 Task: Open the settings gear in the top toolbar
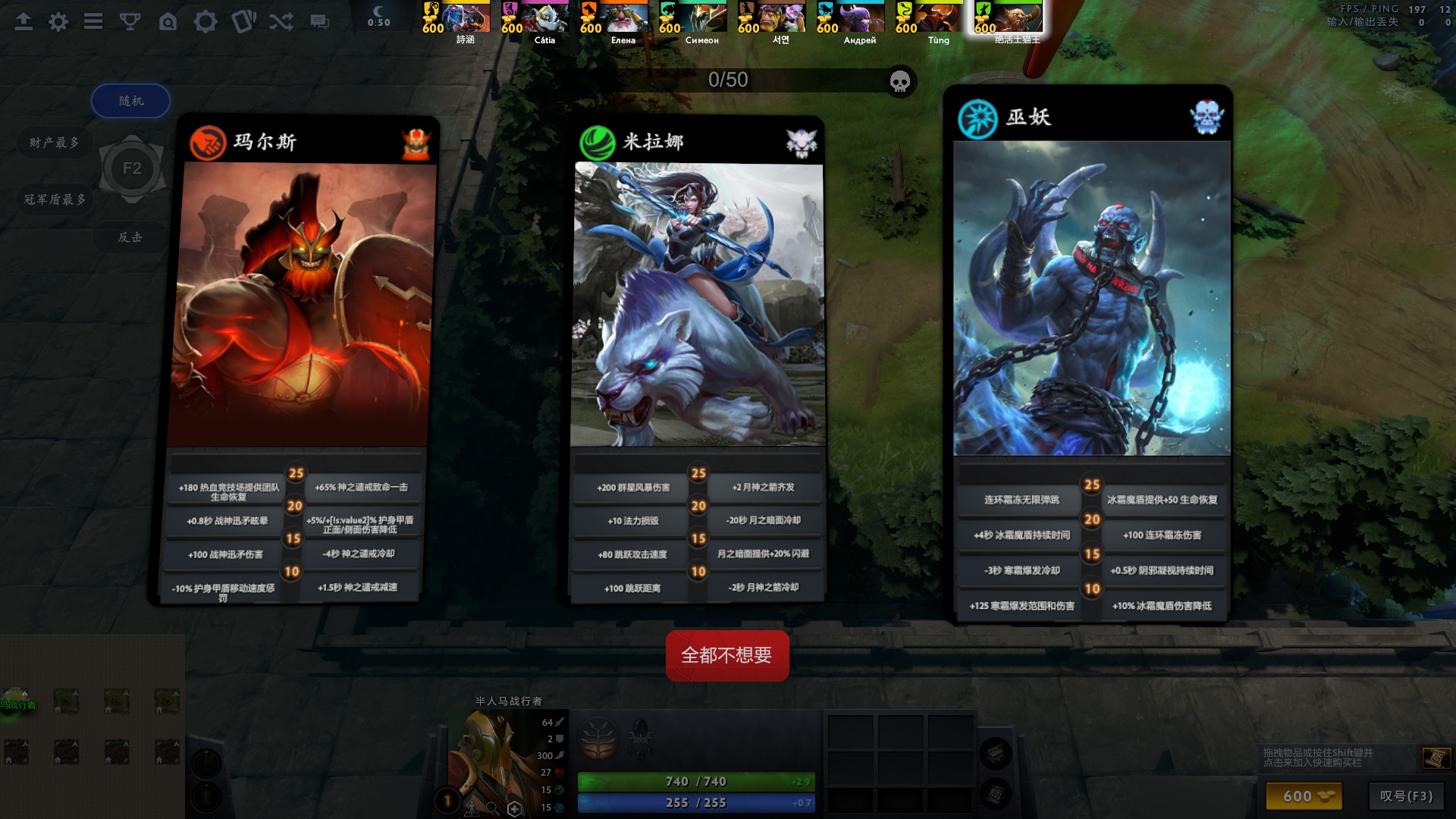click(57, 22)
